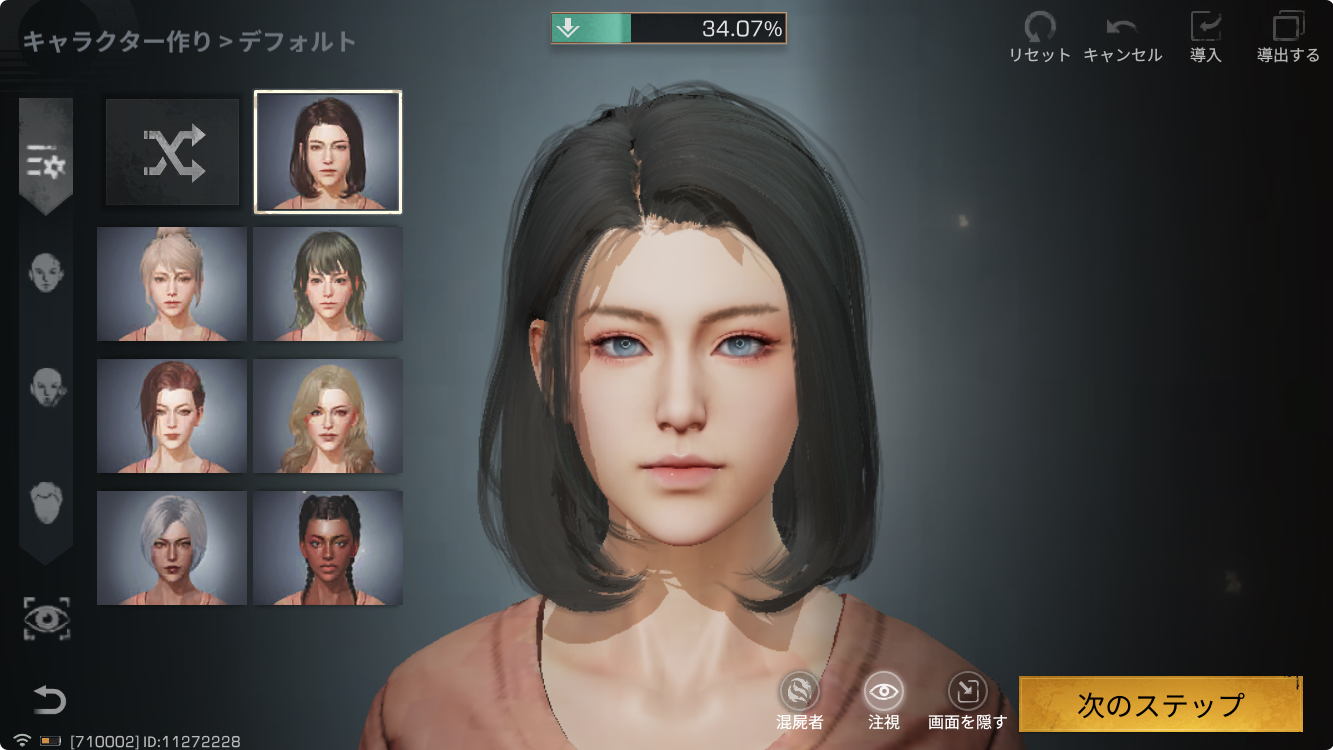Choose the blonde ponytail face preset
Viewport: 1333px width, 750px height.
[172, 284]
